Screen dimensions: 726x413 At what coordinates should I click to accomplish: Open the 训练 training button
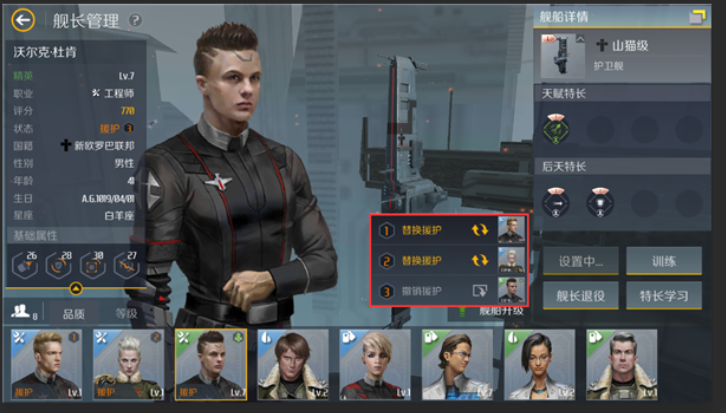(x=663, y=262)
